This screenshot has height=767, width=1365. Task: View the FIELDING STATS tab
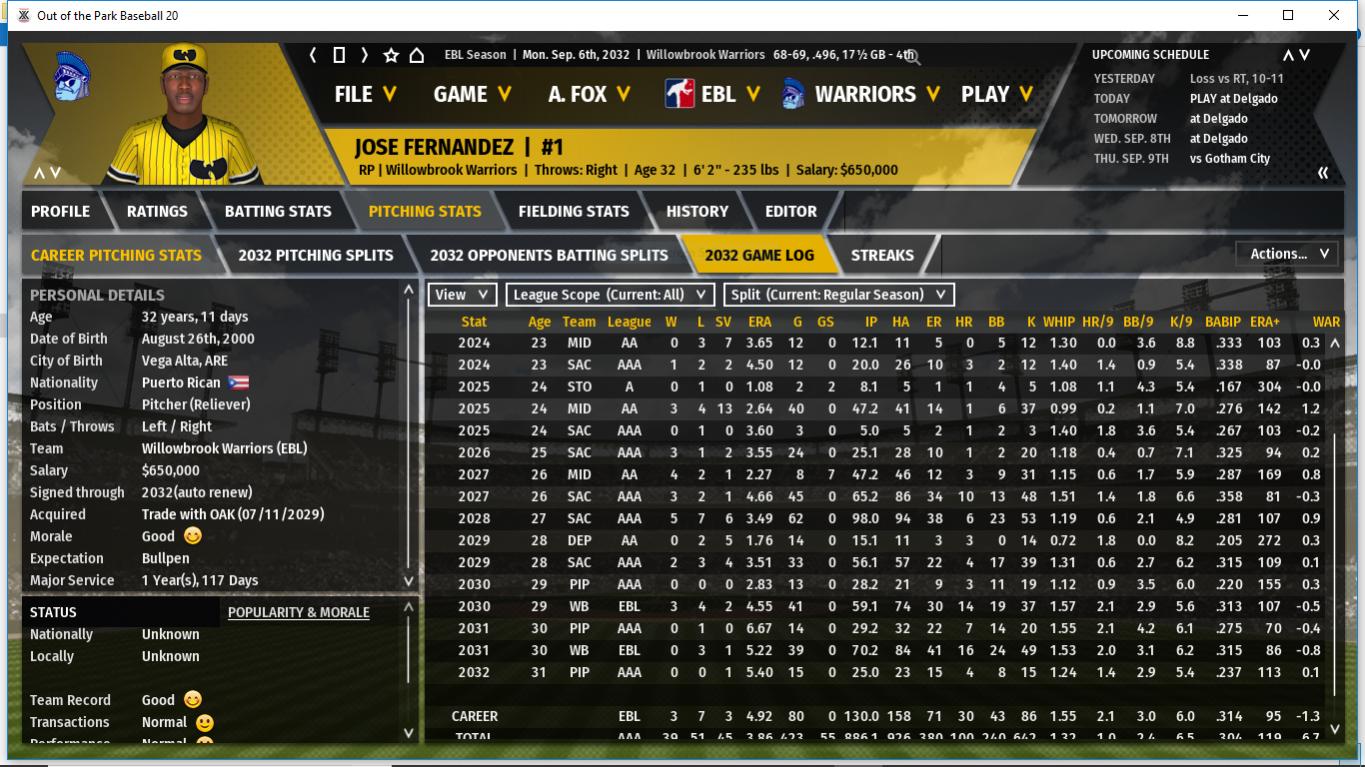573,211
